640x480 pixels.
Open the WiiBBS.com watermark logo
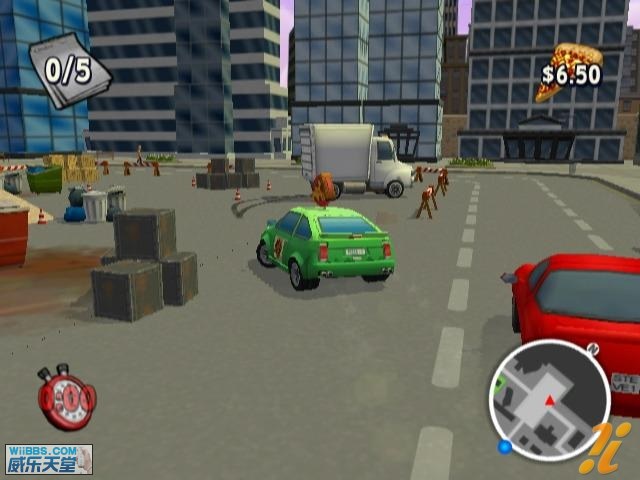[x=48, y=459]
